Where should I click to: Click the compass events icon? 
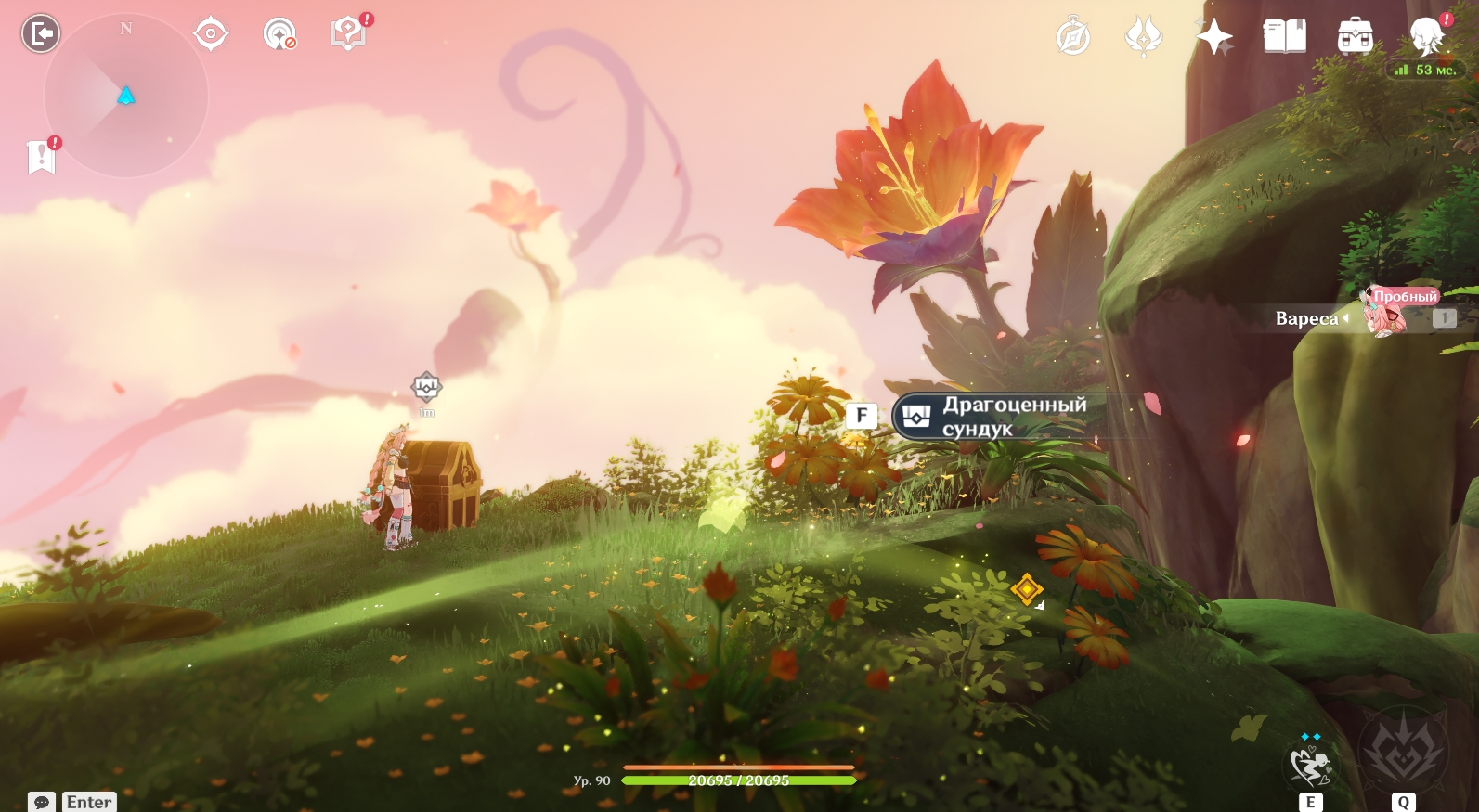(1073, 37)
